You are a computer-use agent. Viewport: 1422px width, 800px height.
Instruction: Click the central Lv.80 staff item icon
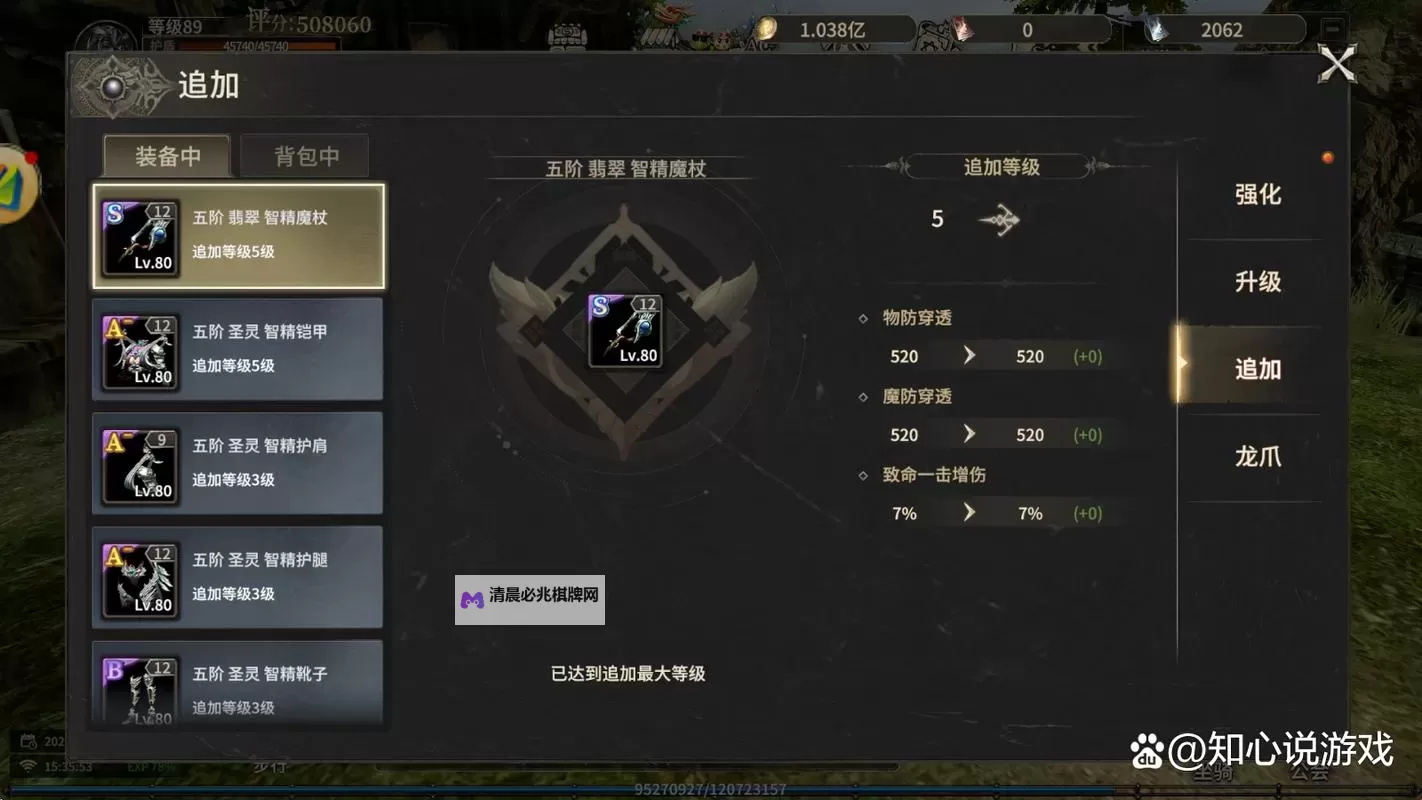[626, 330]
